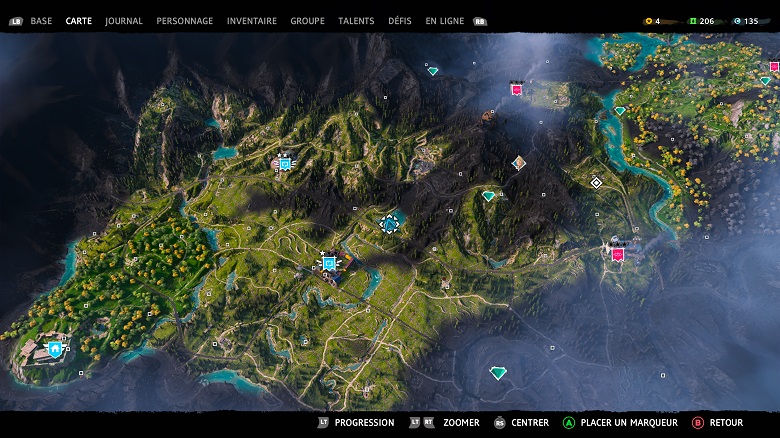Open the JOURNAL tab
This screenshot has height=438, width=780.
[x=124, y=21]
